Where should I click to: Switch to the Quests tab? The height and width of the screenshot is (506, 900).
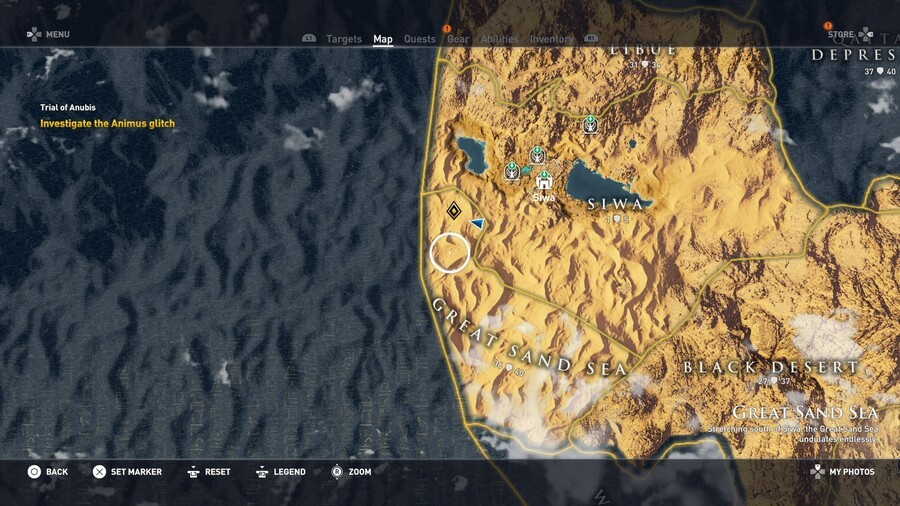tap(419, 40)
